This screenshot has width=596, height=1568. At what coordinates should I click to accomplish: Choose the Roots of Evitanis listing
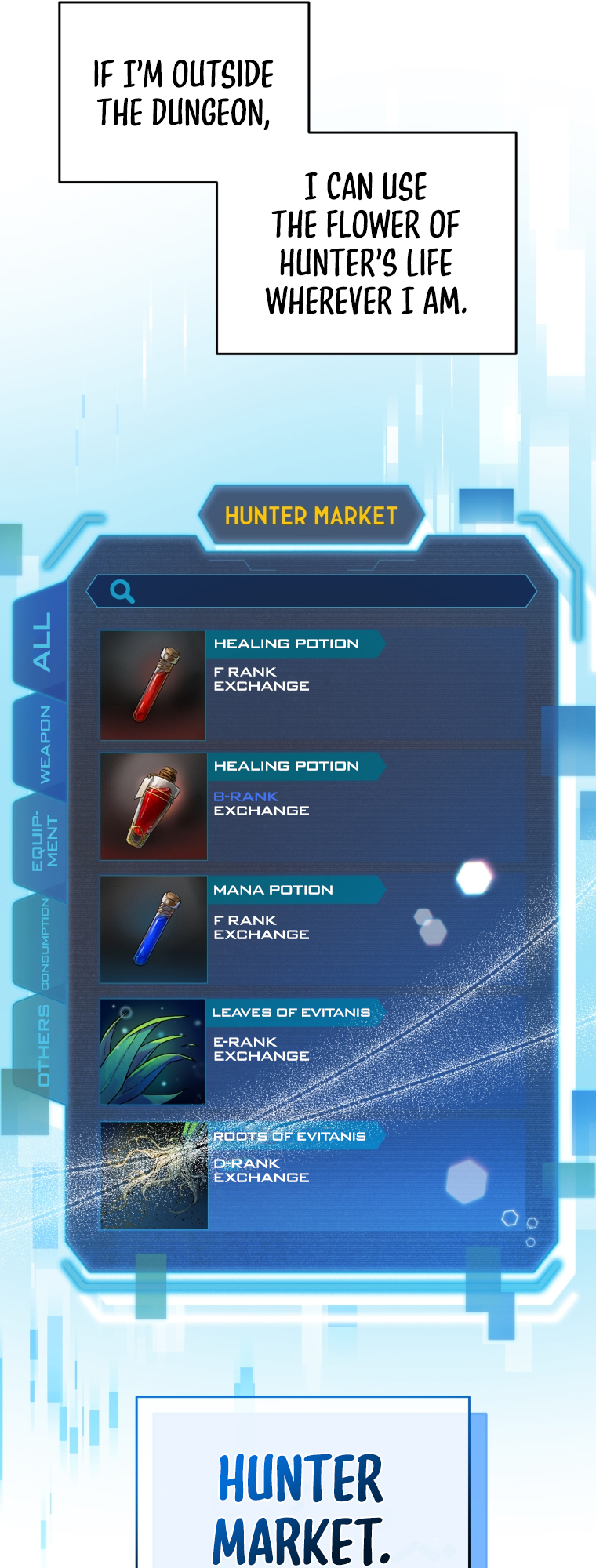coord(312,1174)
